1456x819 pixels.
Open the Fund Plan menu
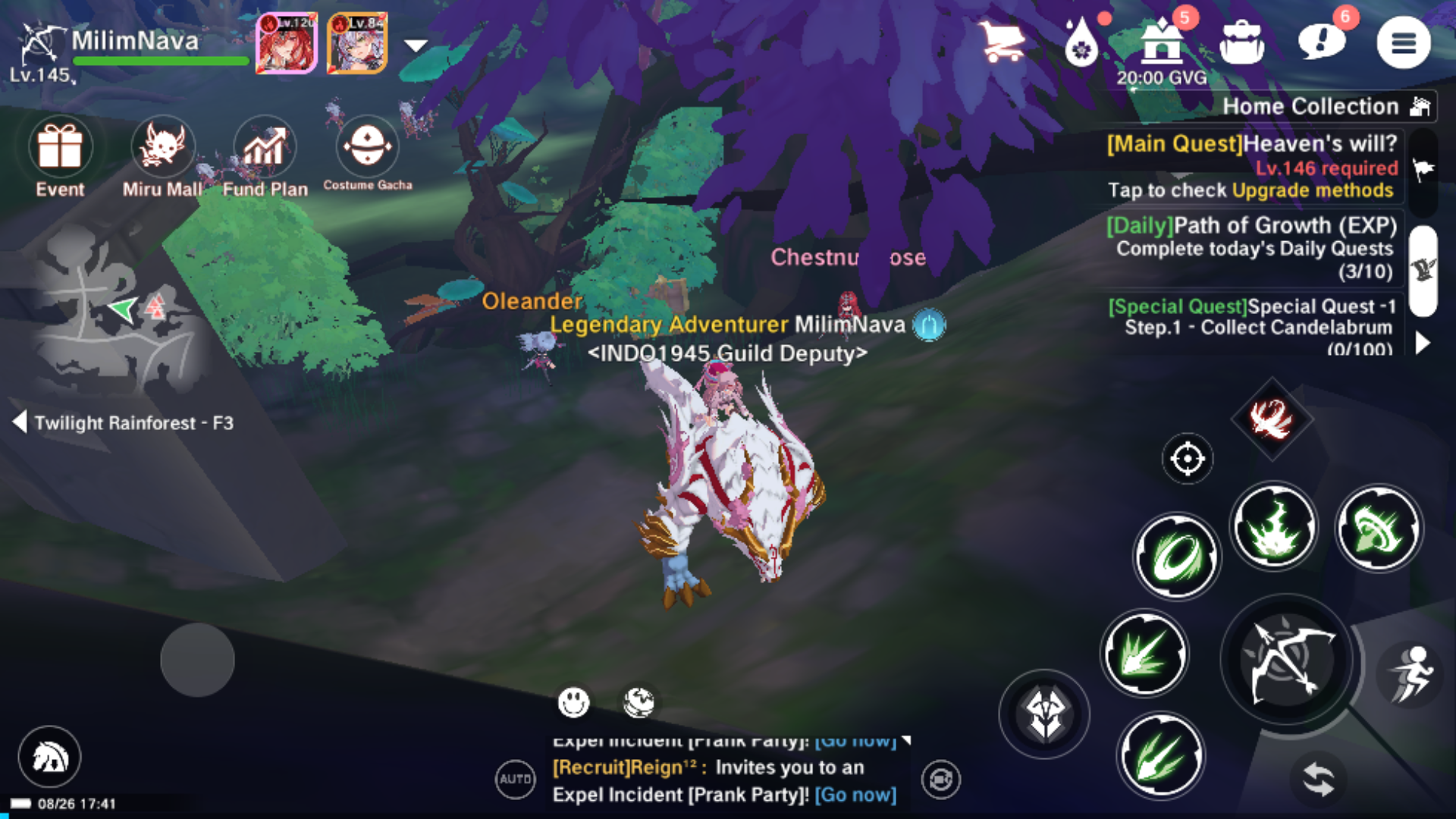point(265,157)
